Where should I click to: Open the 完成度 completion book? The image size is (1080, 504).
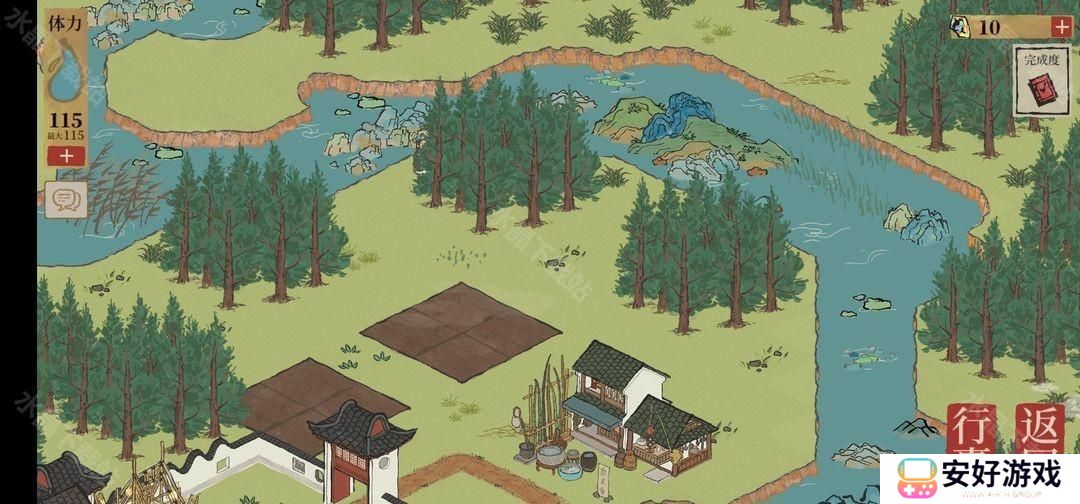(x=1041, y=81)
